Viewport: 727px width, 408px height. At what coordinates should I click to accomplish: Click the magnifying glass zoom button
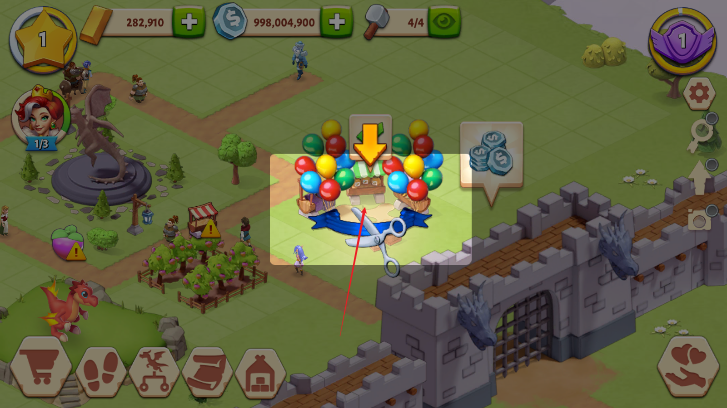(x=700, y=138)
